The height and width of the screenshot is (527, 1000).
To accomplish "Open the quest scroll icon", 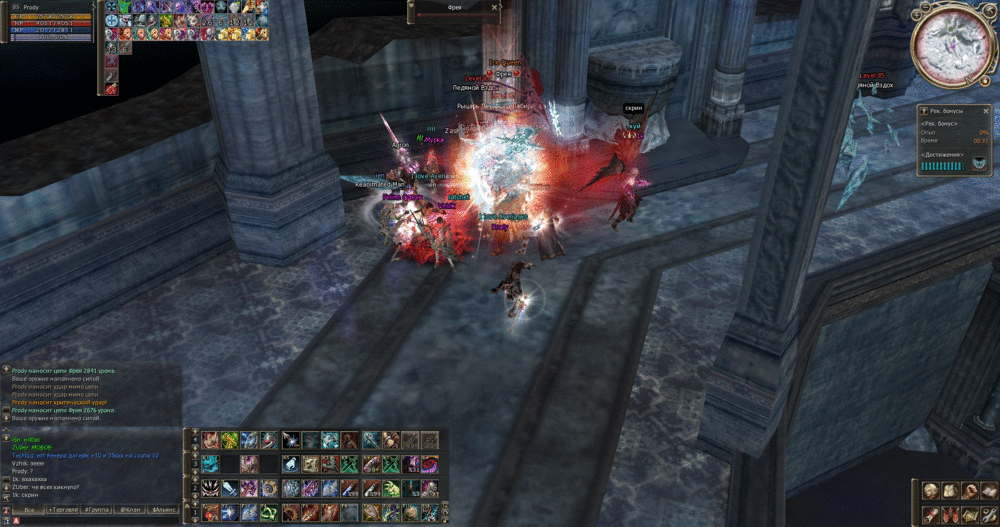I will click(x=931, y=513).
